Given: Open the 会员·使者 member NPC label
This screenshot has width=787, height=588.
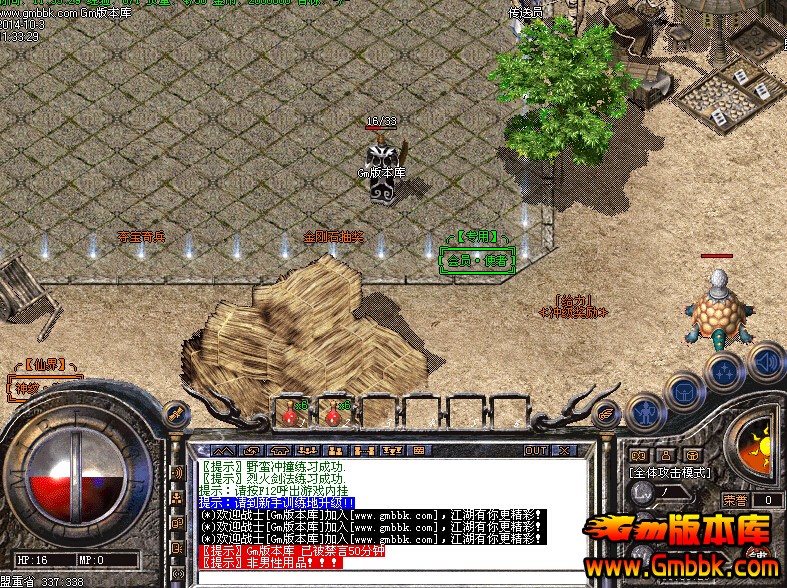Looking at the screenshot, I should click(x=477, y=260).
